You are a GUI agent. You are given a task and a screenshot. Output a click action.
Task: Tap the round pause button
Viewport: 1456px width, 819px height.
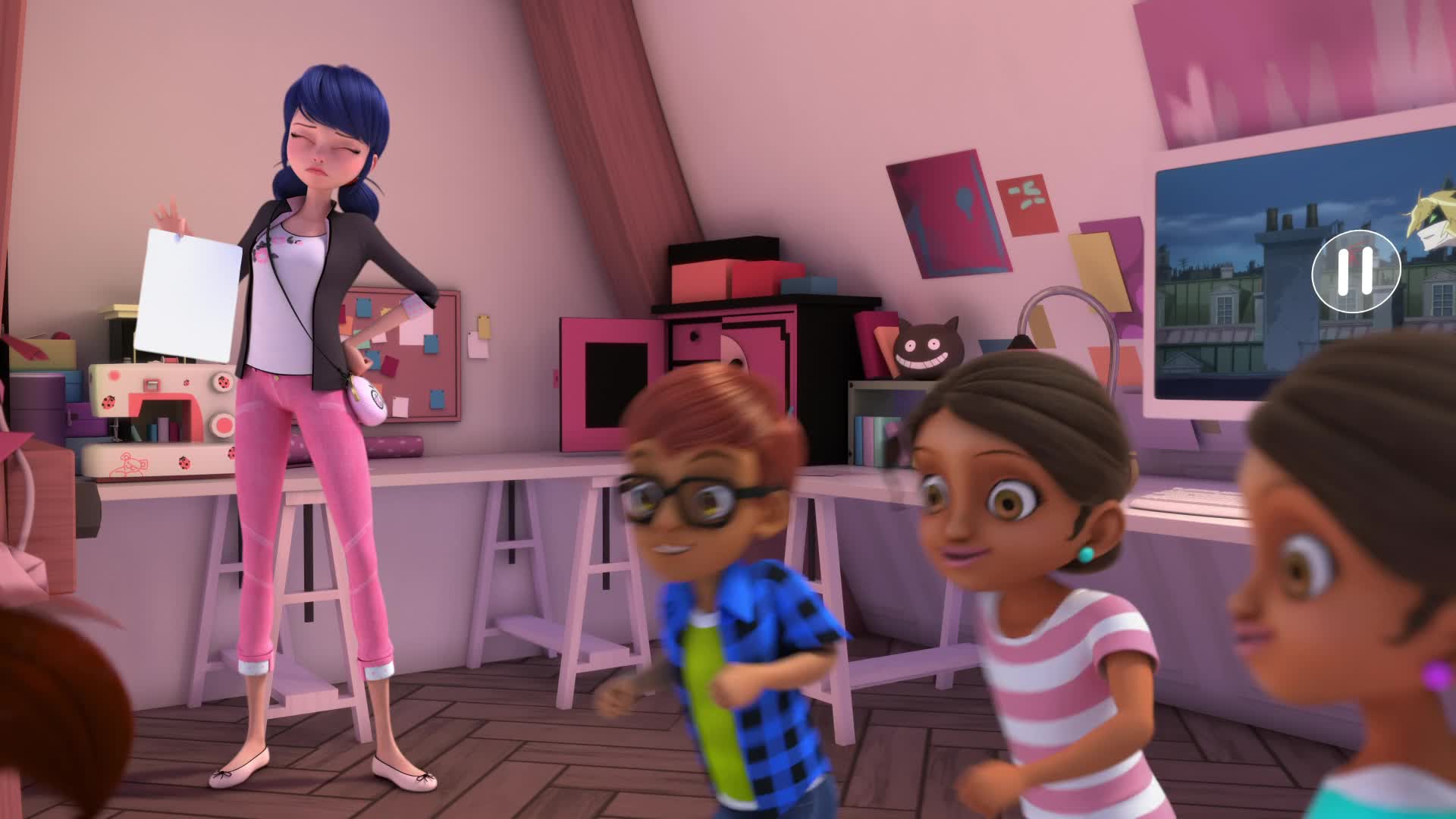click(x=1354, y=271)
